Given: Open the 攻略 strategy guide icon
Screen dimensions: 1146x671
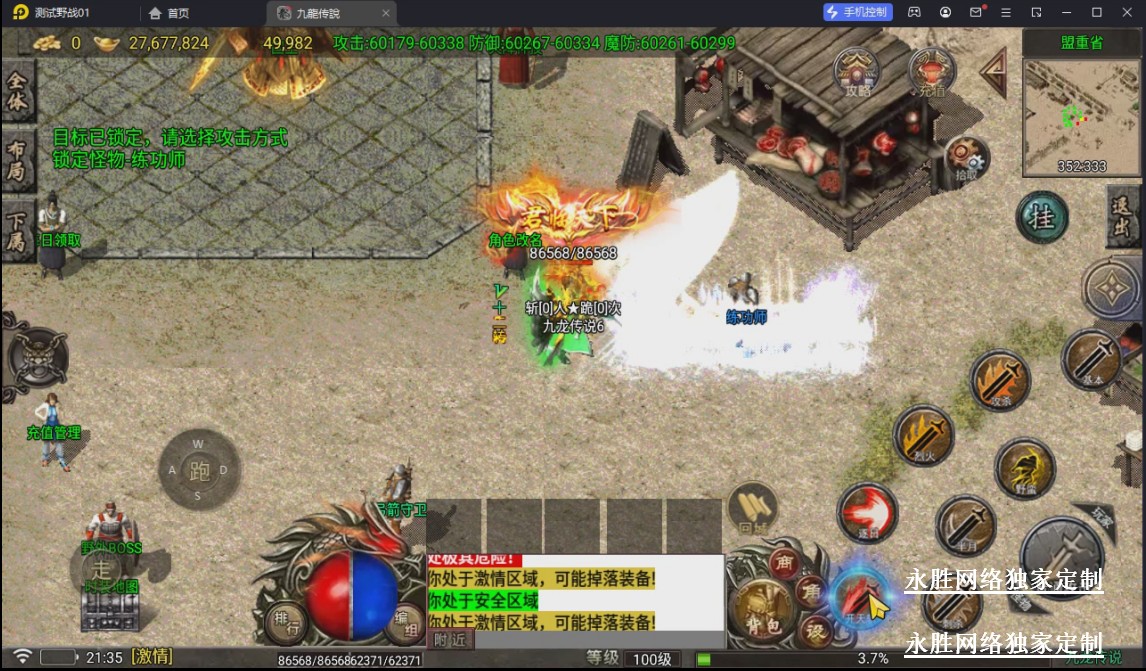Looking at the screenshot, I should (x=857, y=70).
